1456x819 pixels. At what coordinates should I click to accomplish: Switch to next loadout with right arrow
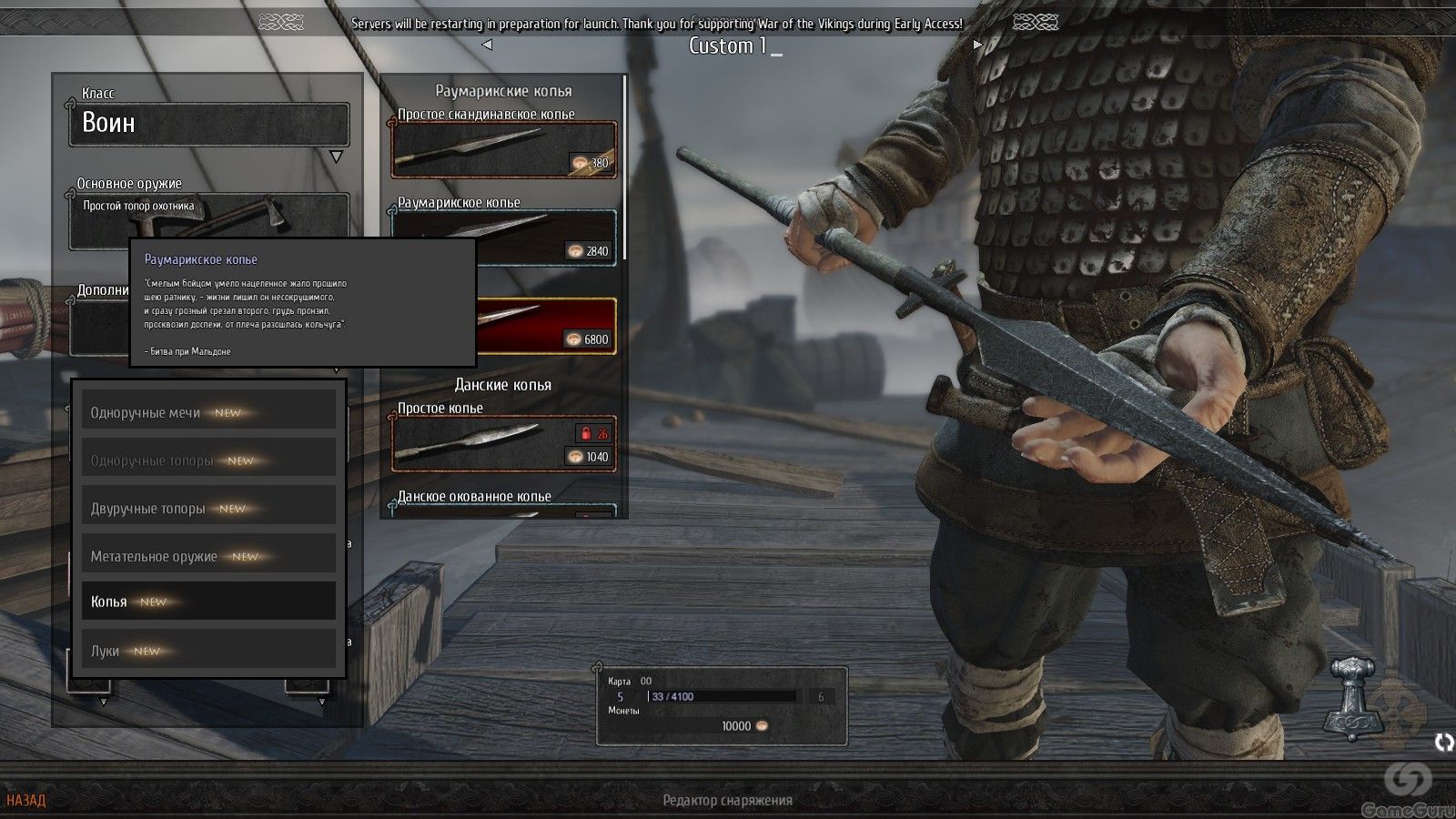tap(977, 45)
